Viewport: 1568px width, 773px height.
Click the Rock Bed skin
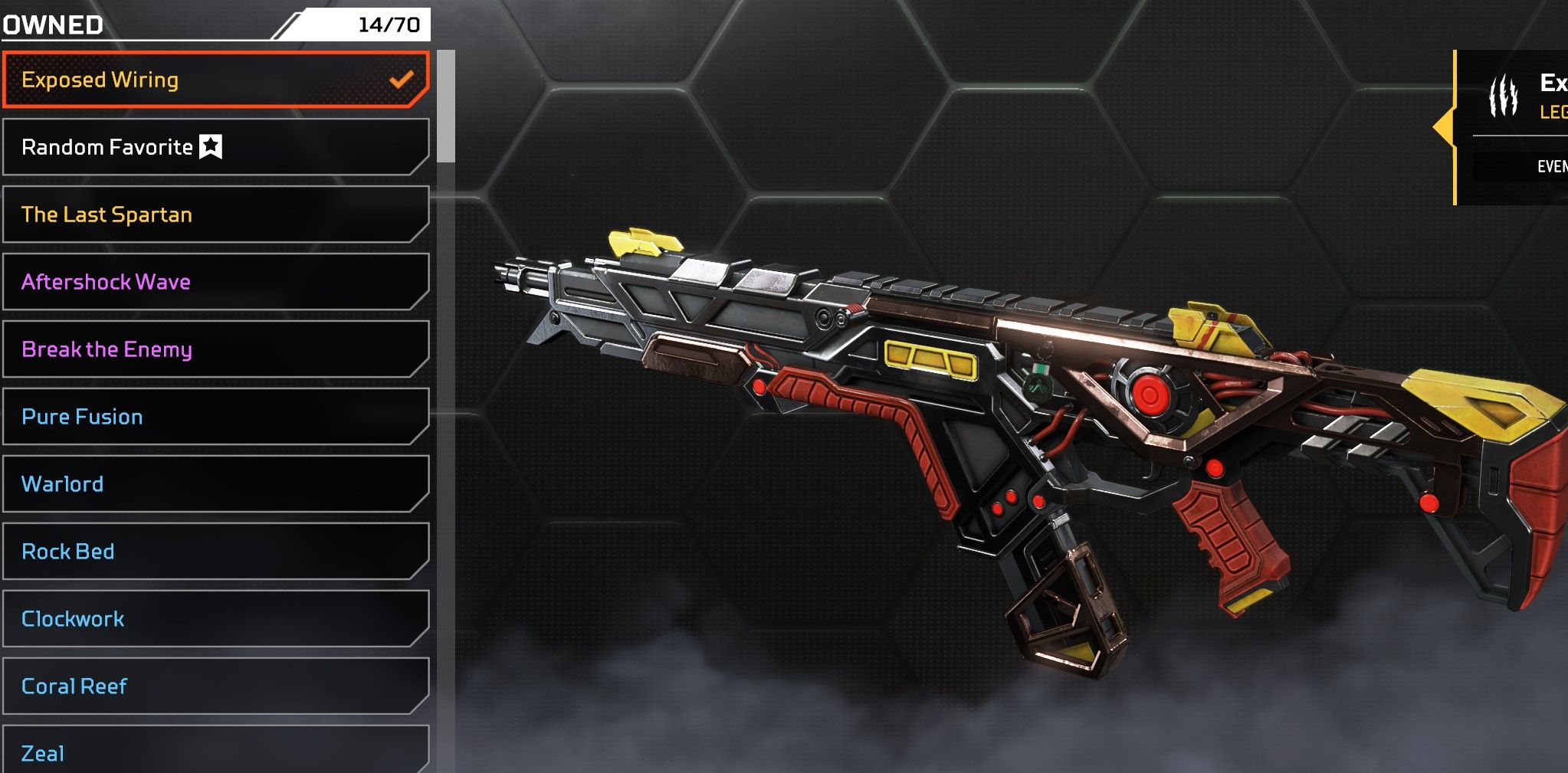[x=215, y=552]
